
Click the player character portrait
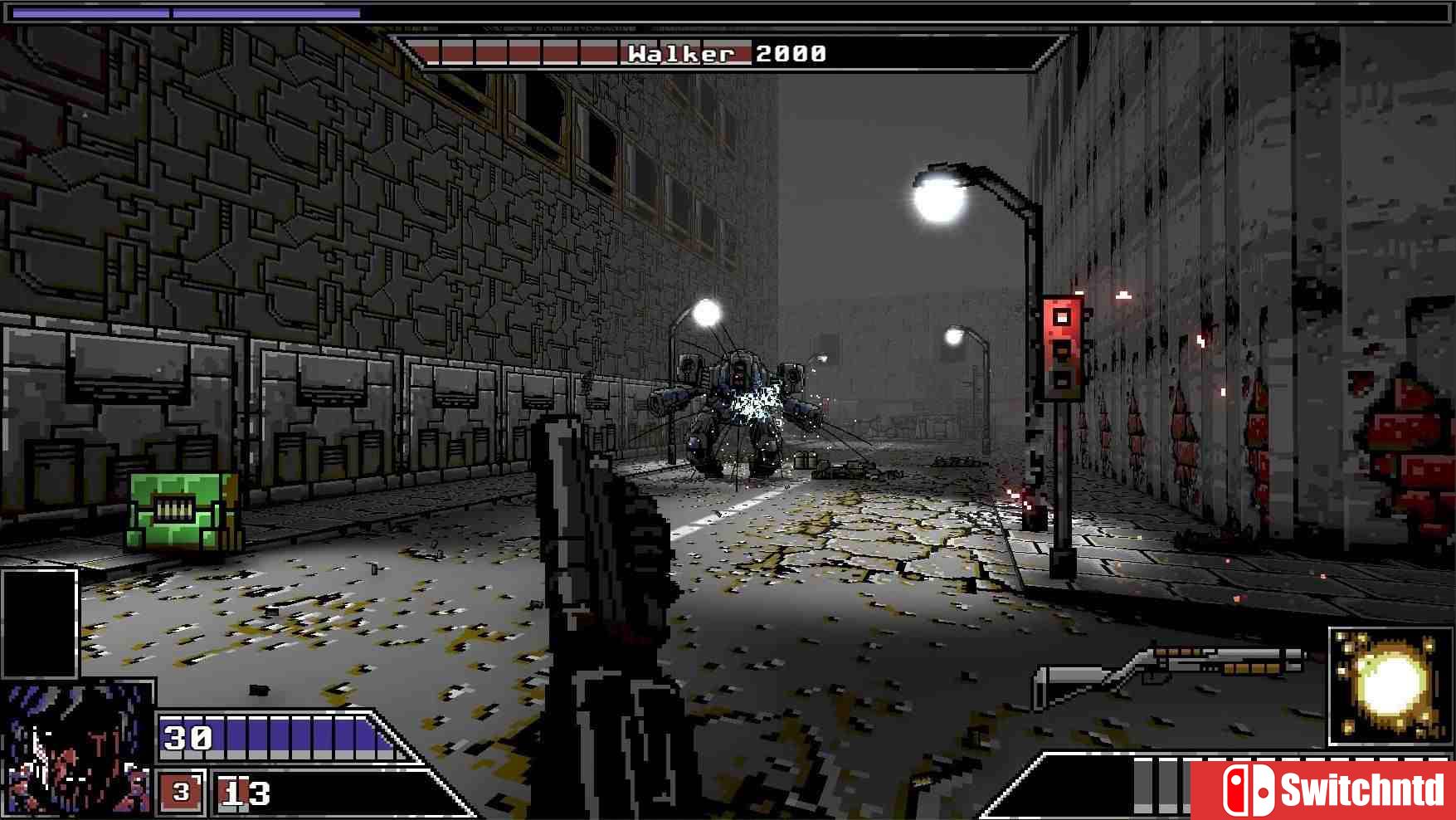(x=76, y=749)
